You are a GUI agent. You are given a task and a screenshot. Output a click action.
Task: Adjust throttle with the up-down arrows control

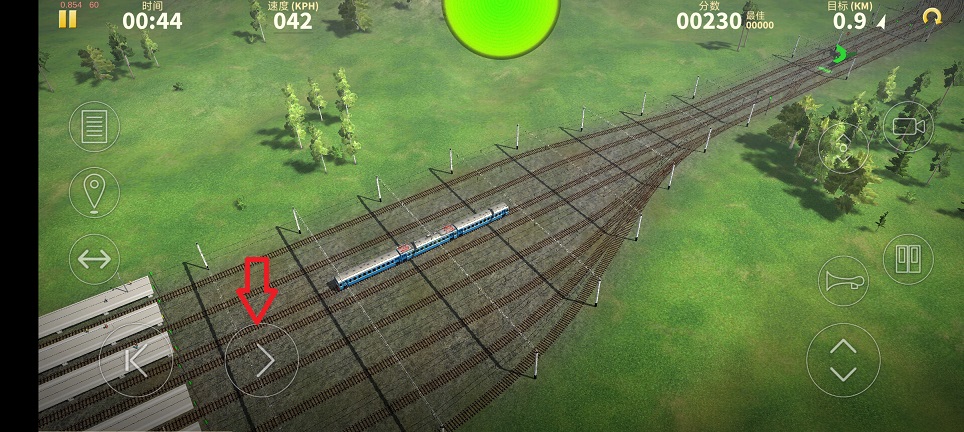(843, 360)
